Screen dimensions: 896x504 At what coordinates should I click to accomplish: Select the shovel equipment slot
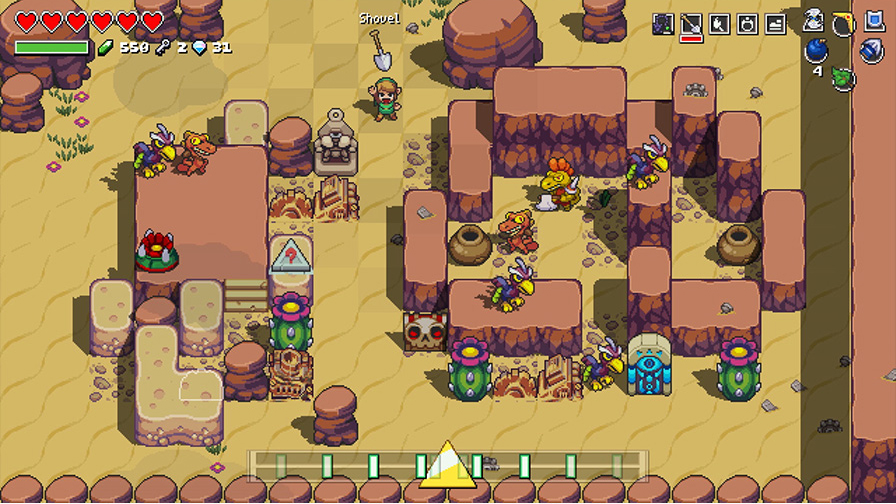(x=691, y=25)
